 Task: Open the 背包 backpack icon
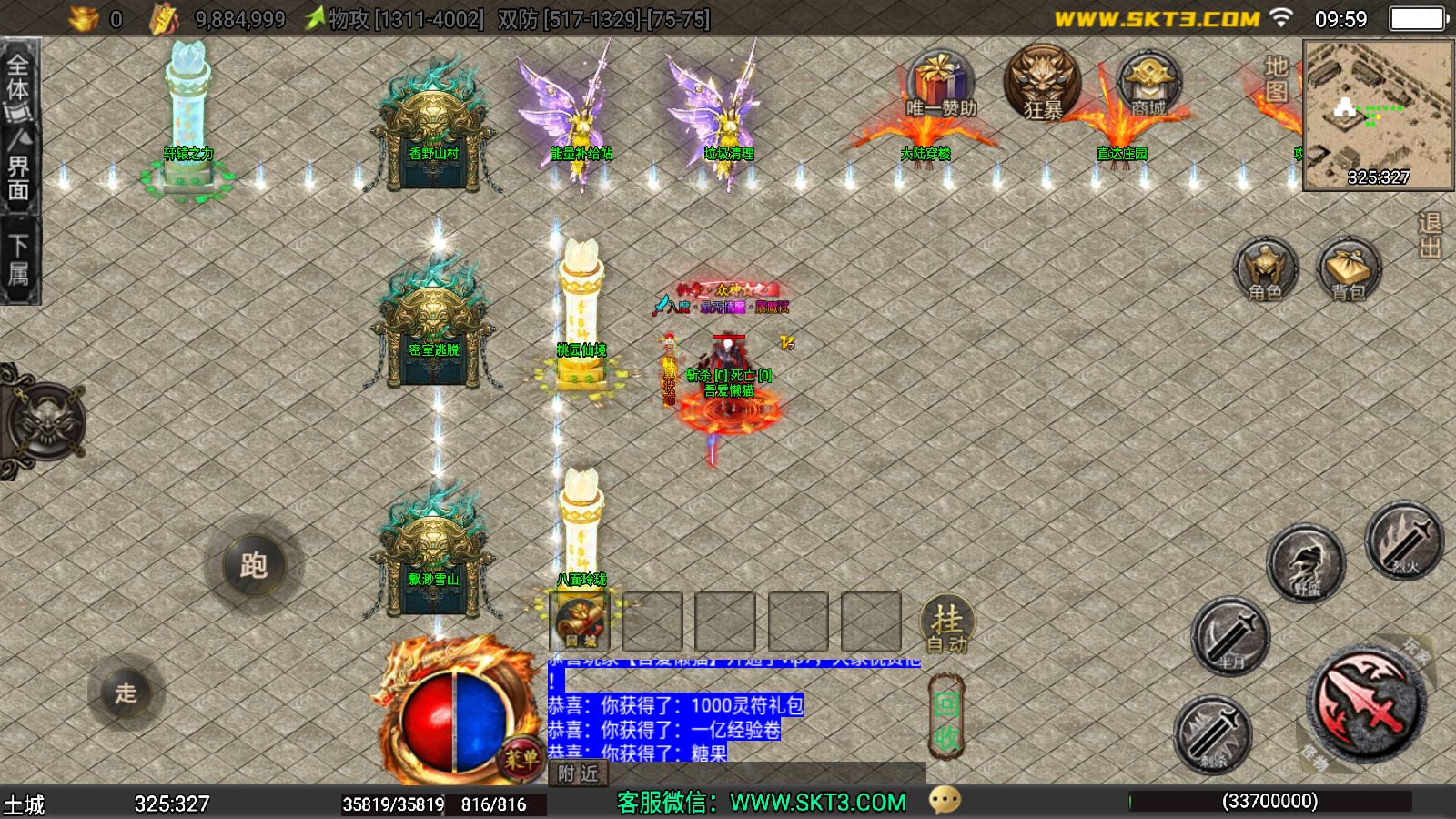(x=1349, y=268)
